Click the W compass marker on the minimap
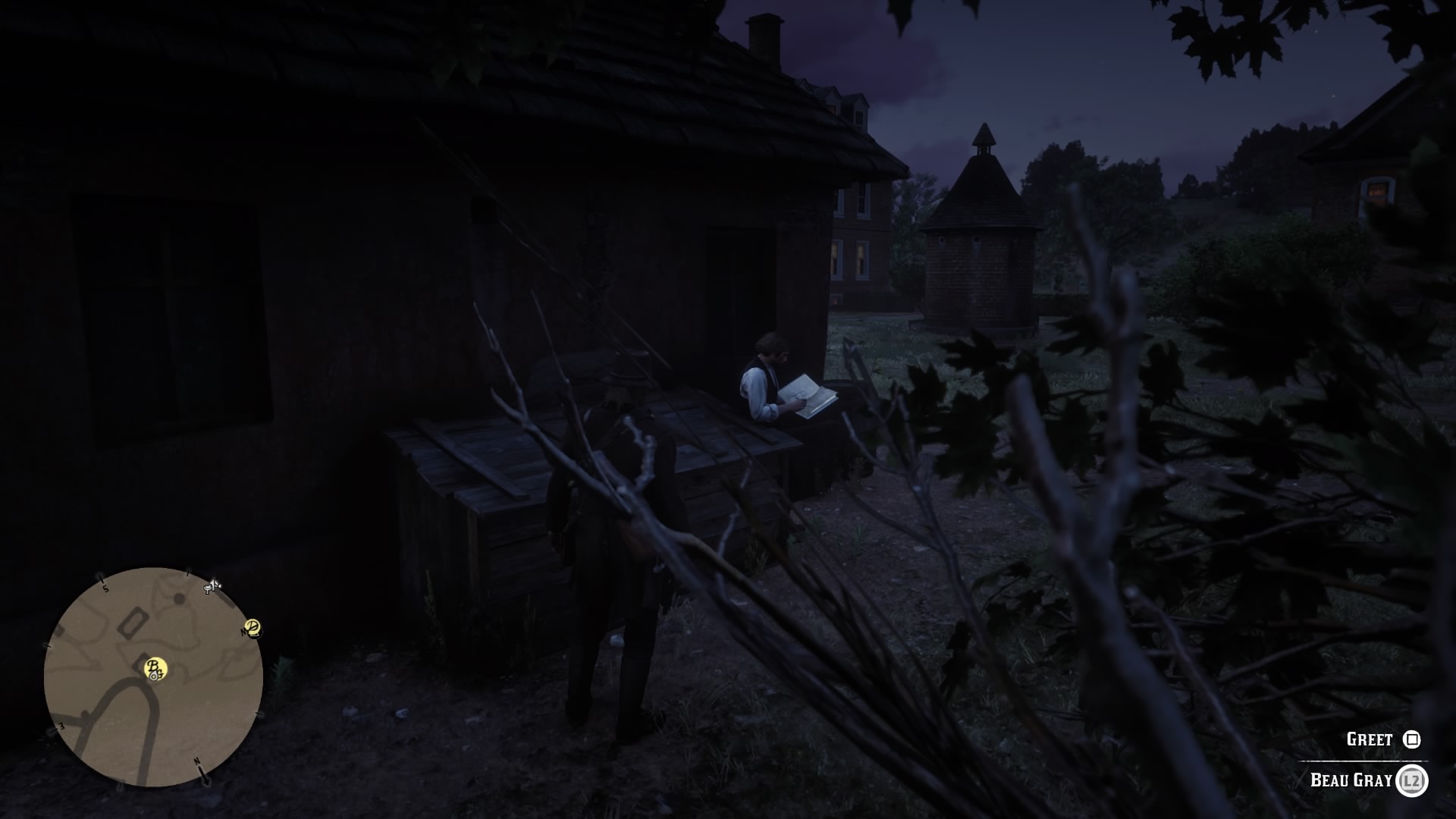This screenshot has height=819, width=1456. pos(243,631)
